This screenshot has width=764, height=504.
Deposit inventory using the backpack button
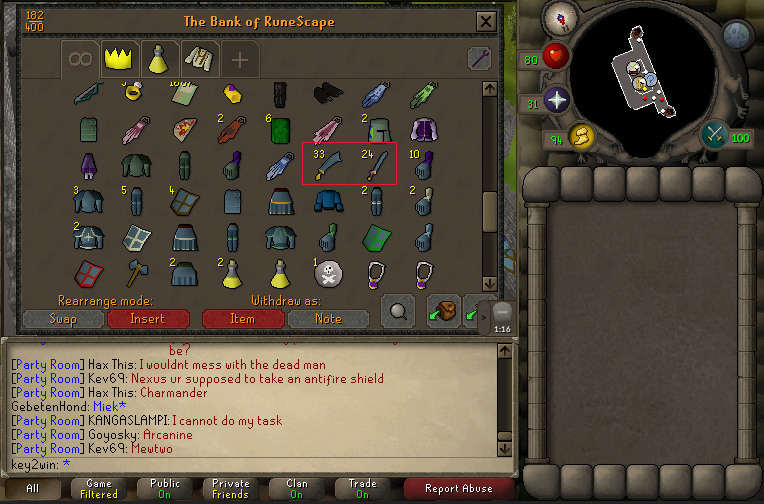coord(443,311)
